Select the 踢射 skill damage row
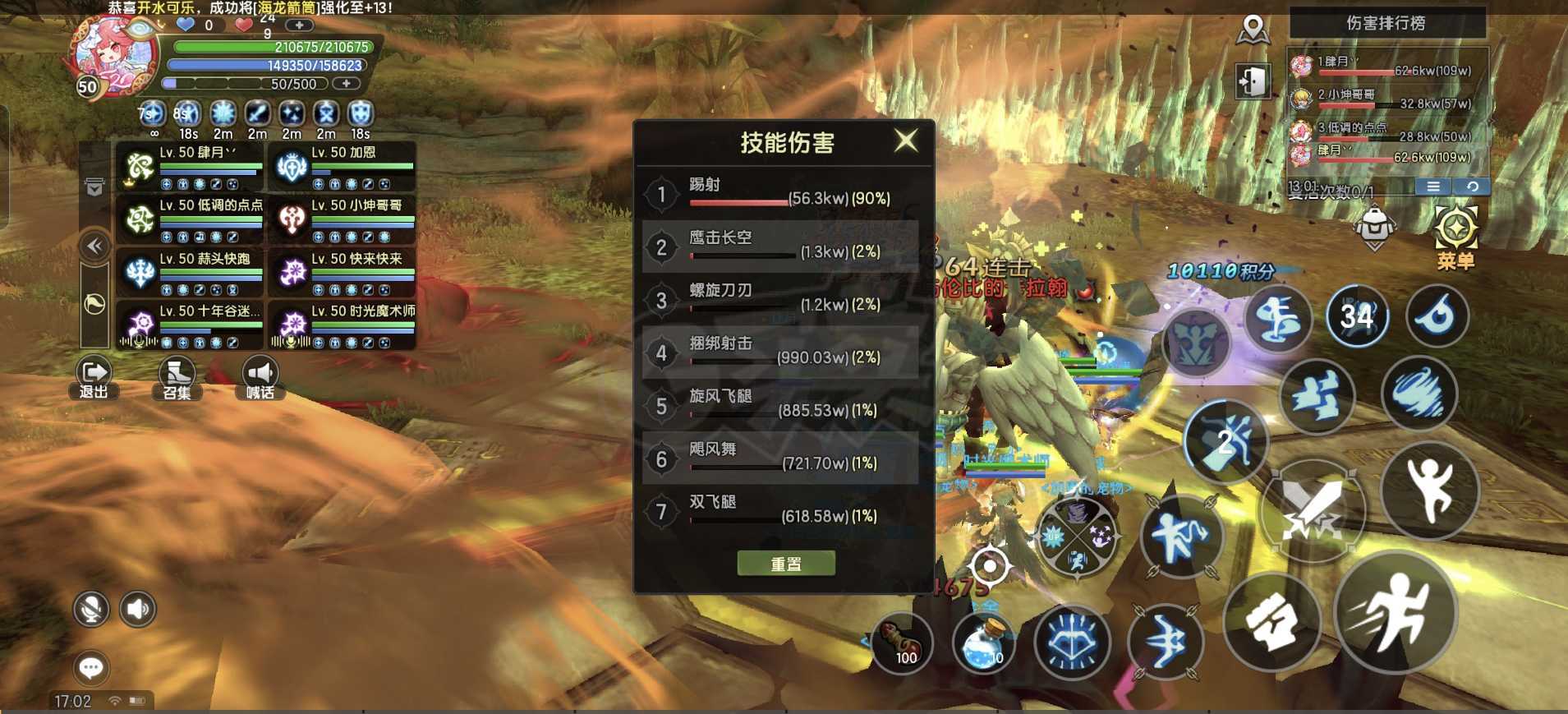The width and height of the screenshot is (1568, 714). tap(780, 195)
